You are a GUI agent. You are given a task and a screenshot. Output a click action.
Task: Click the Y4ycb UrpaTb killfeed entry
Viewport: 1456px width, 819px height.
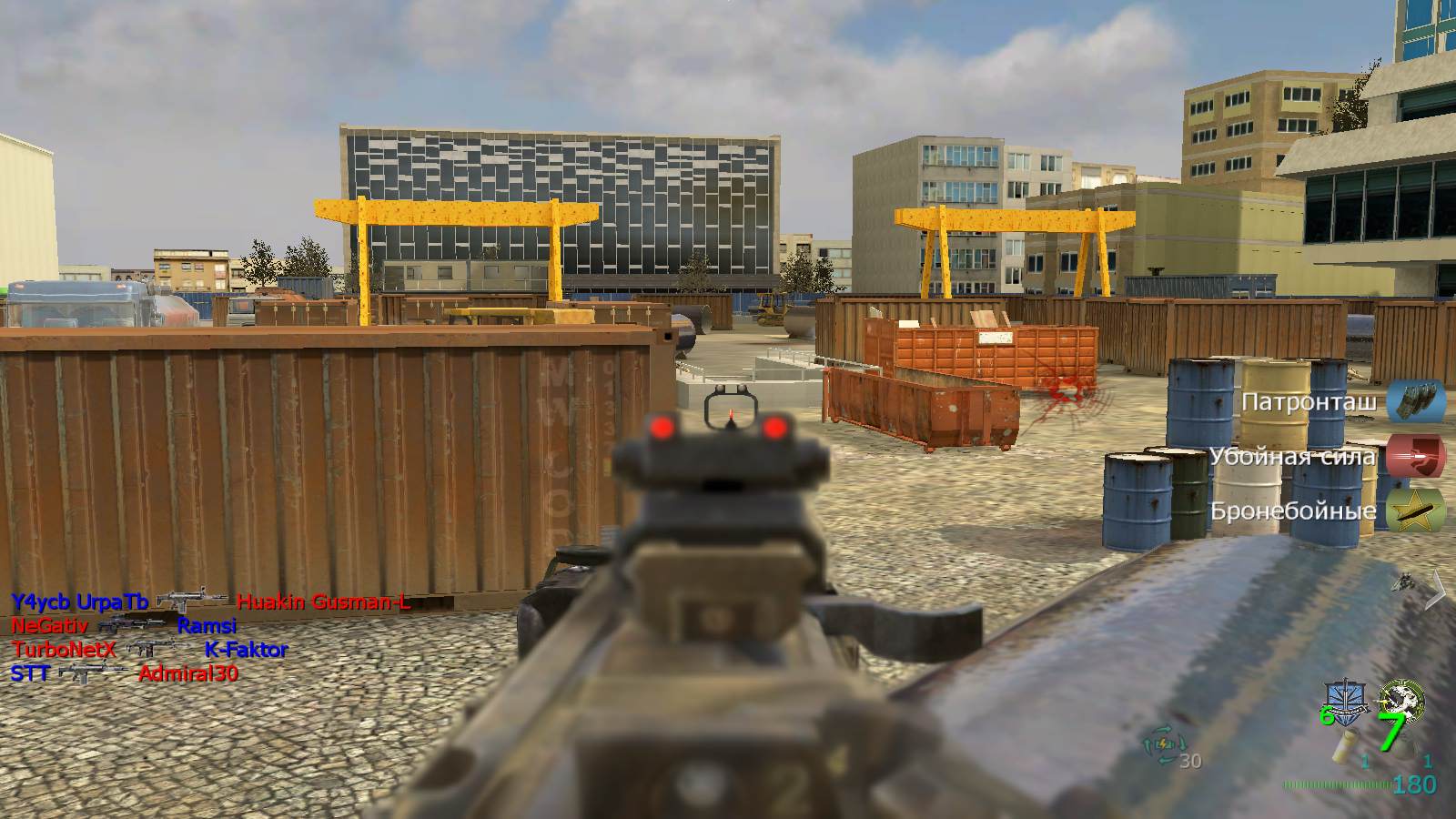coord(79,602)
